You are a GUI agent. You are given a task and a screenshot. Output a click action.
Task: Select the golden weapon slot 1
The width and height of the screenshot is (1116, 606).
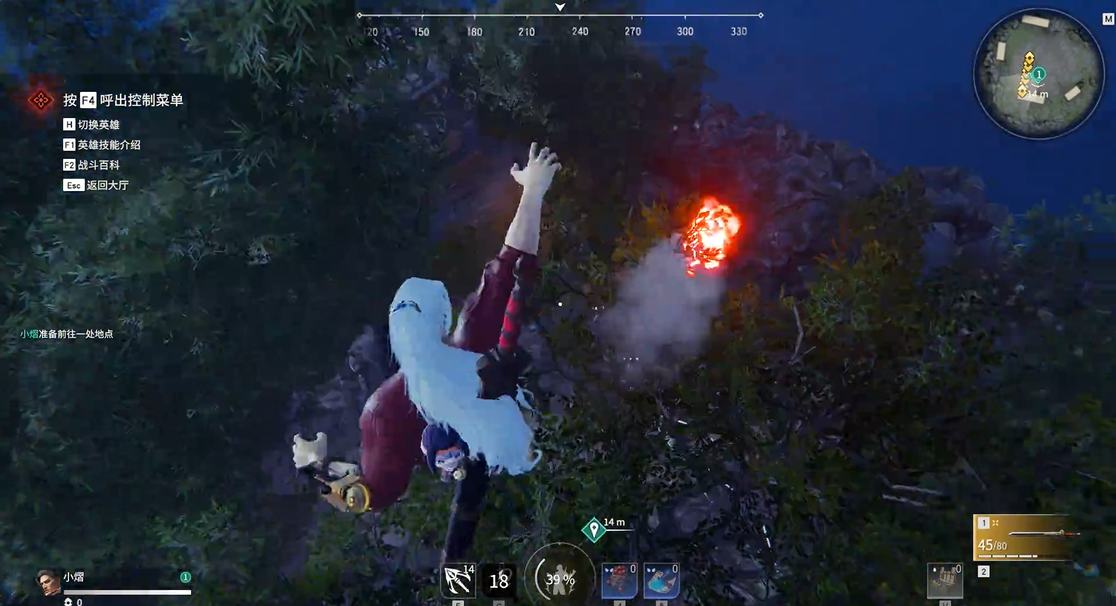(x=1027, y=539)
